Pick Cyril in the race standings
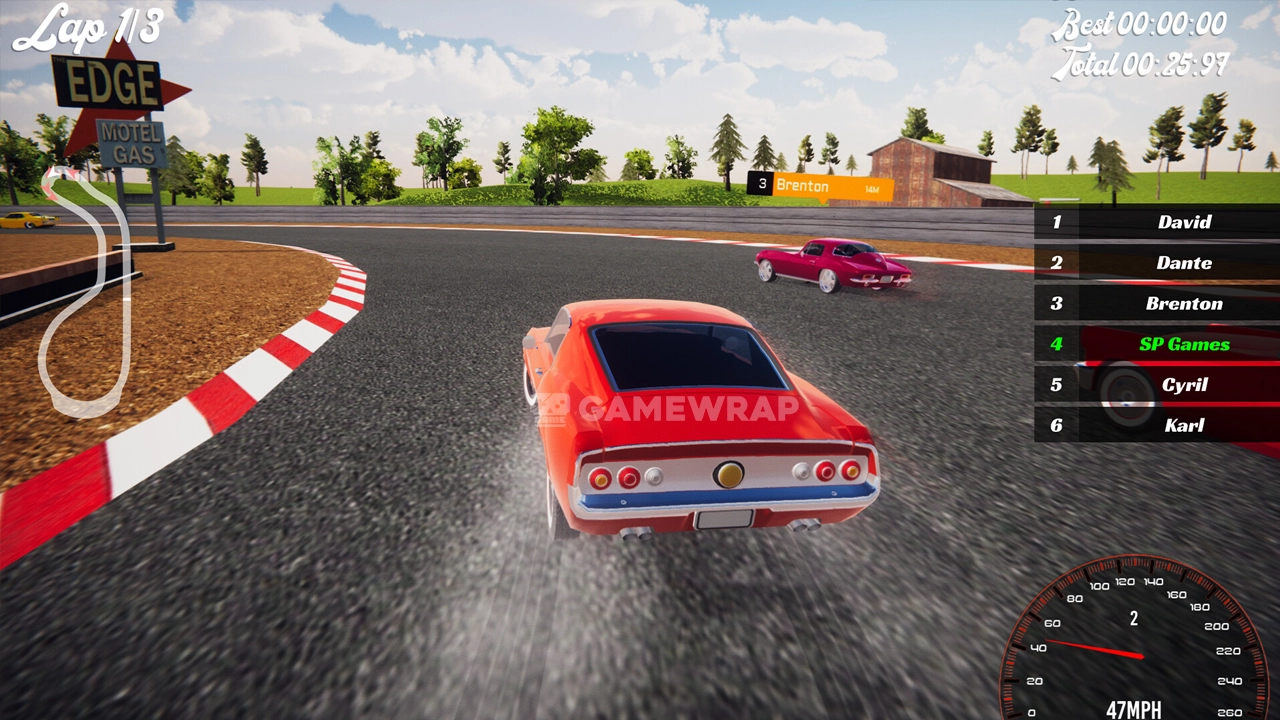Image resolution: width=1280 pixels, height=720 pixels. pos(1157,385)
